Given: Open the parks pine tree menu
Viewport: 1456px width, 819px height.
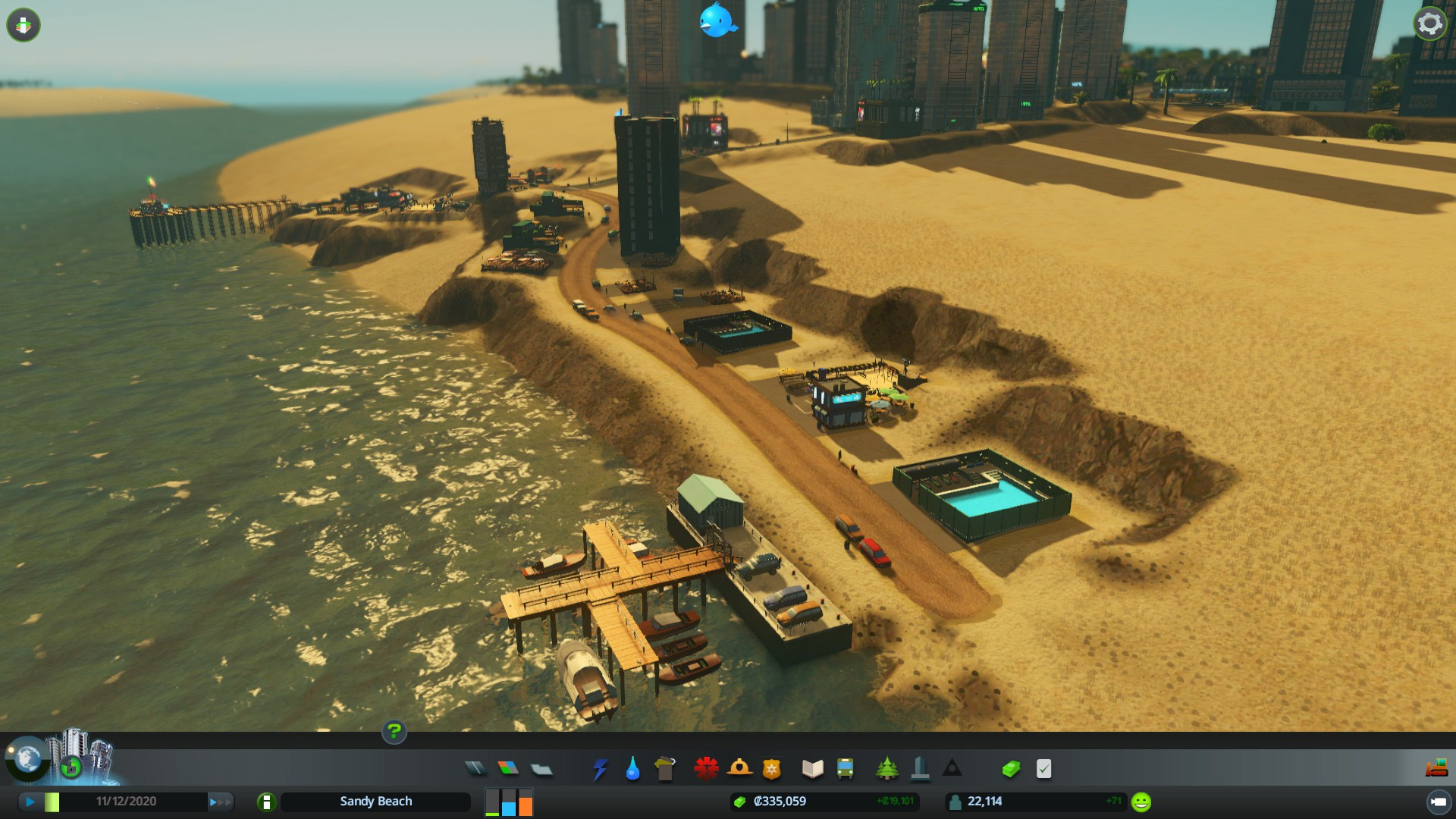Looking at the screenshot, I should click(x=886, y=769).
